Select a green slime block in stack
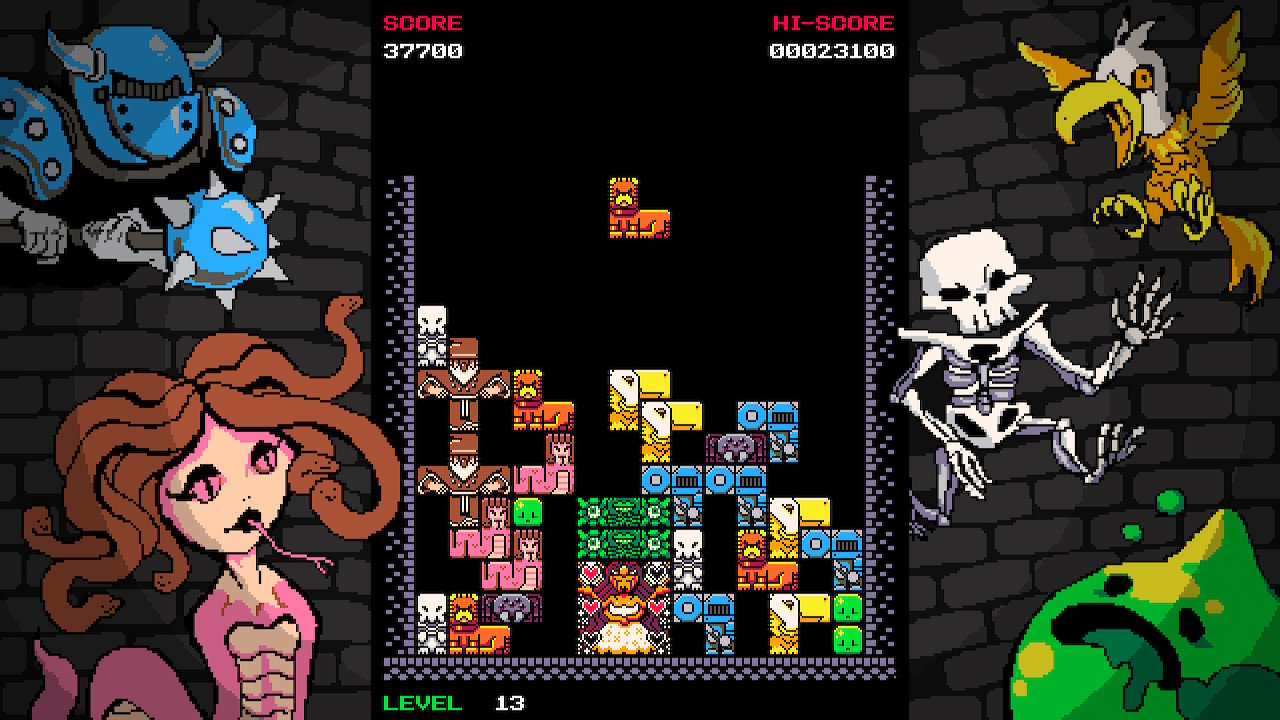Viewport: 1280px width, 720px height. (x=530, y=510)
